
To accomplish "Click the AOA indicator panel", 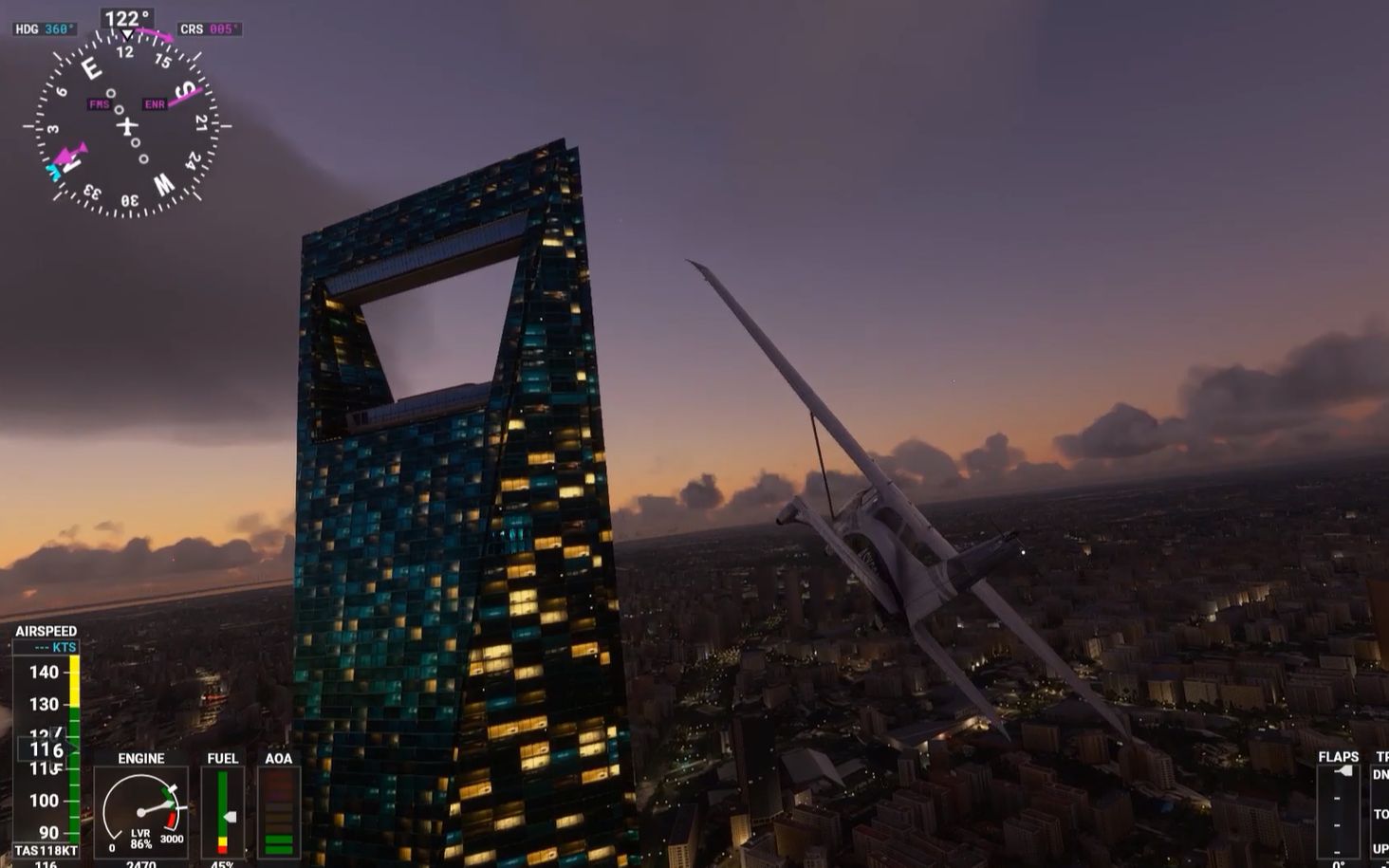I will click(279, 811).
